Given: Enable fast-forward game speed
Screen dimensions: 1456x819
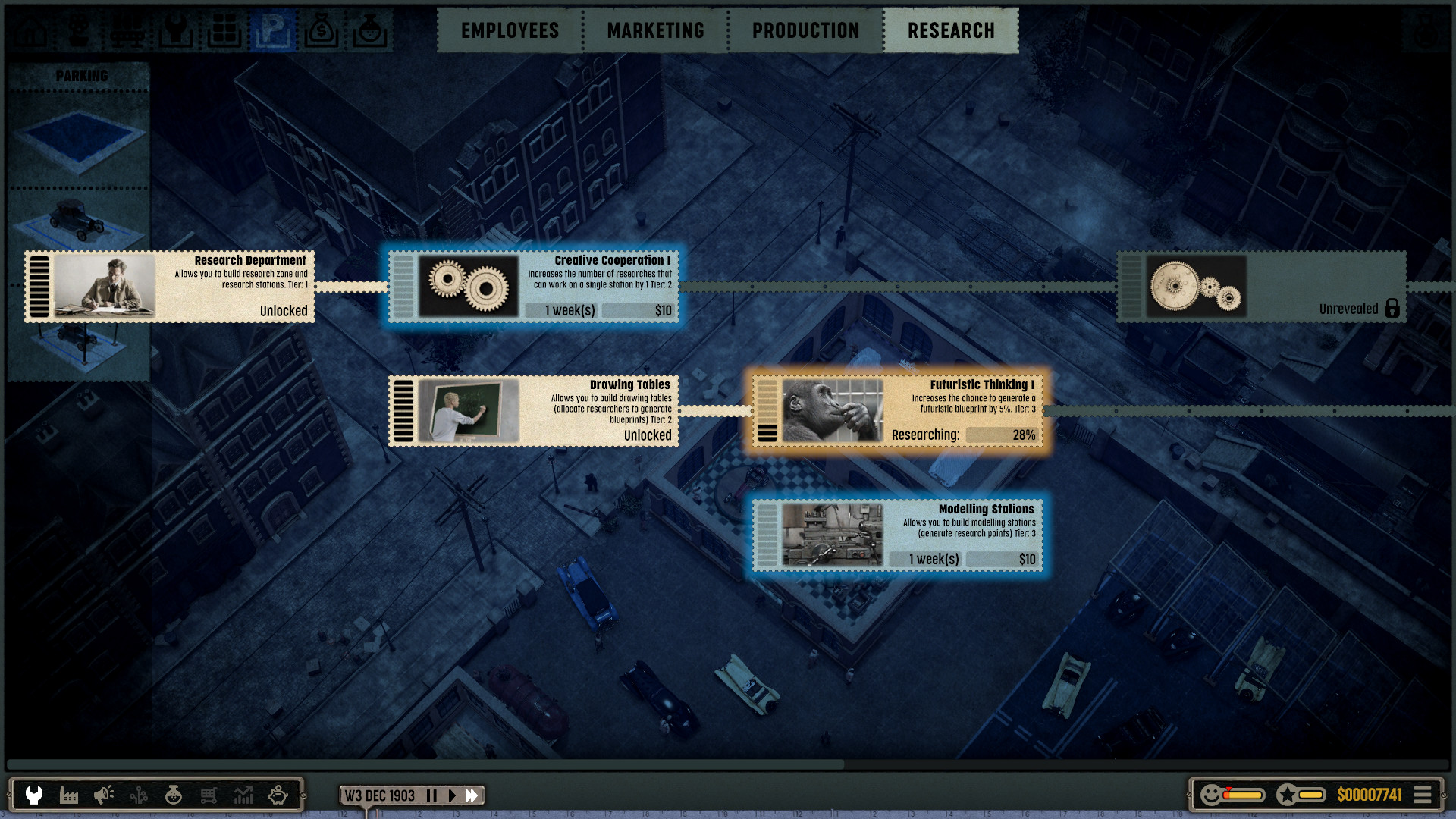Looking at the screenshot, I should [472, 795].
